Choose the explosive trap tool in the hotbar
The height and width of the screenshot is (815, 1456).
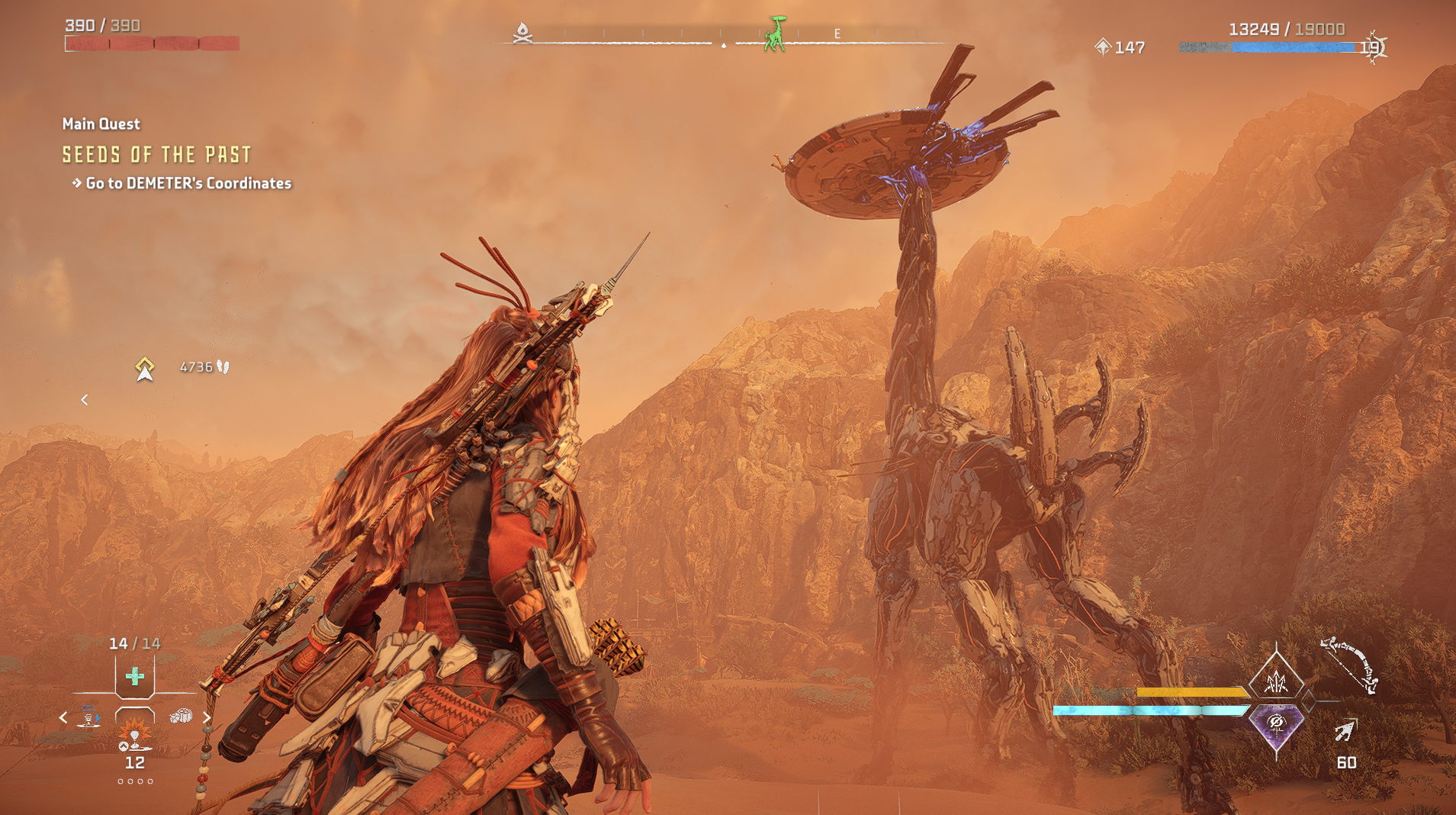click(135, 736)
